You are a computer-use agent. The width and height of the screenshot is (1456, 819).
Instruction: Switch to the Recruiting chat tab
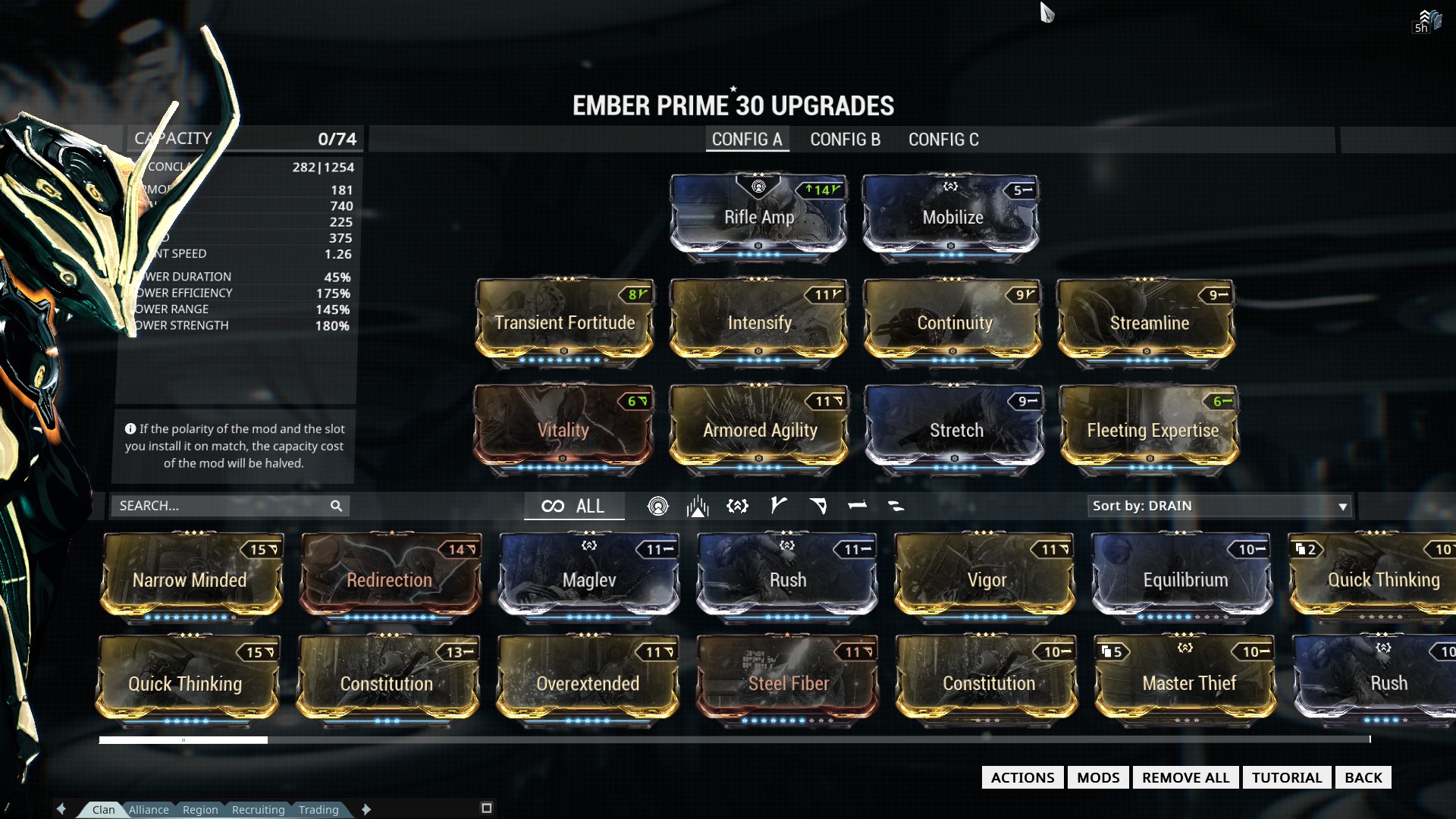(x=258, y=810)
